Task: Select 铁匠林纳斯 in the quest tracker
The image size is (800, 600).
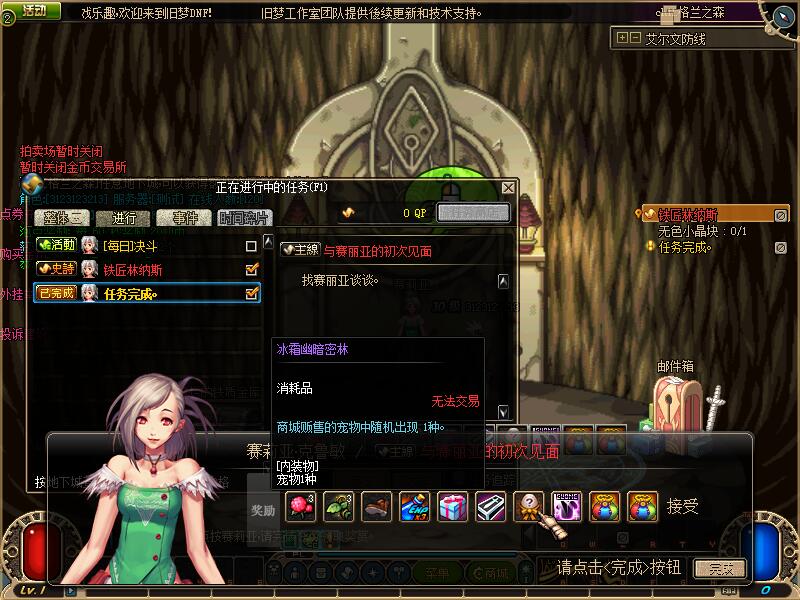Action: point(688,214)
